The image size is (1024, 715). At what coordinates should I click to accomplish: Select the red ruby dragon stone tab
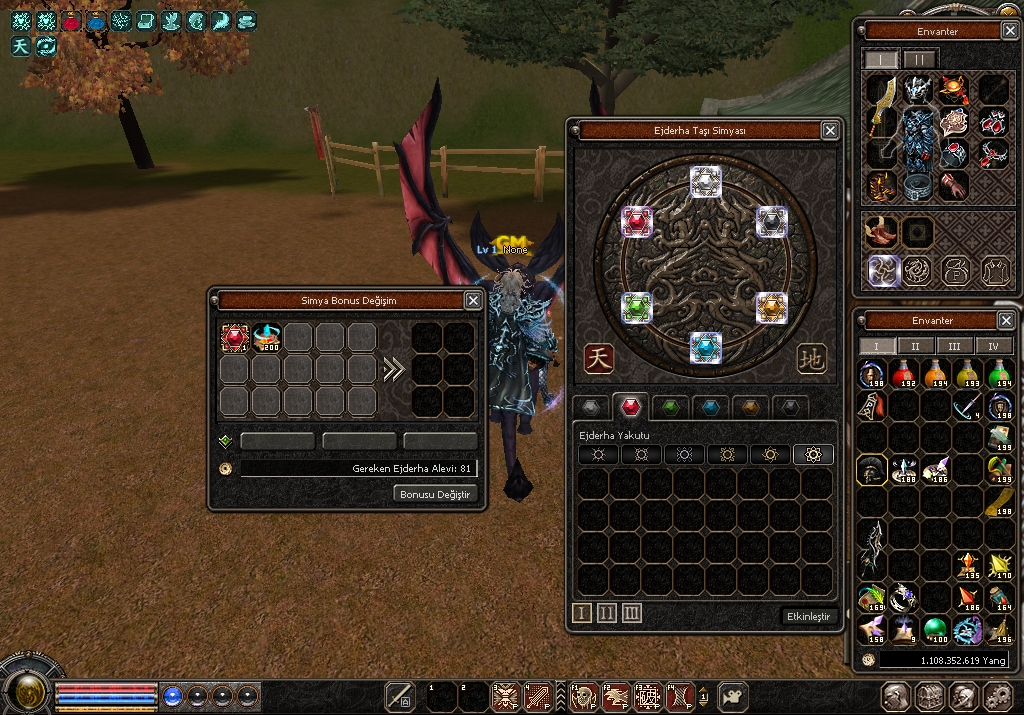pos(630,407)
